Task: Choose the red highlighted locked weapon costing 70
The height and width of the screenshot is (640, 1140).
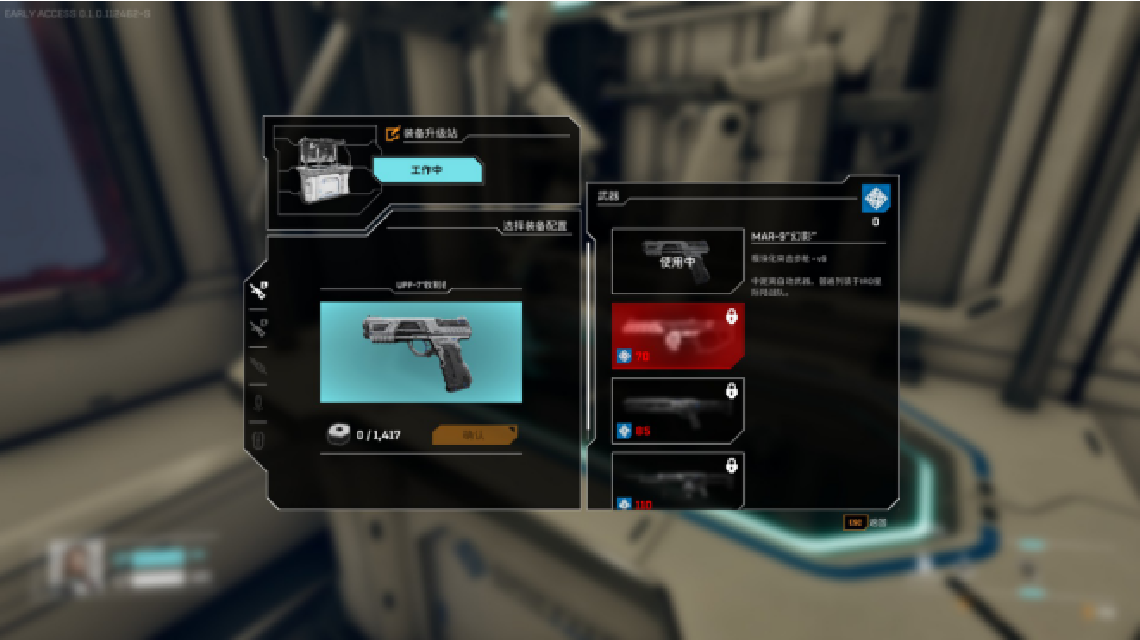Action: coord(678,336)
